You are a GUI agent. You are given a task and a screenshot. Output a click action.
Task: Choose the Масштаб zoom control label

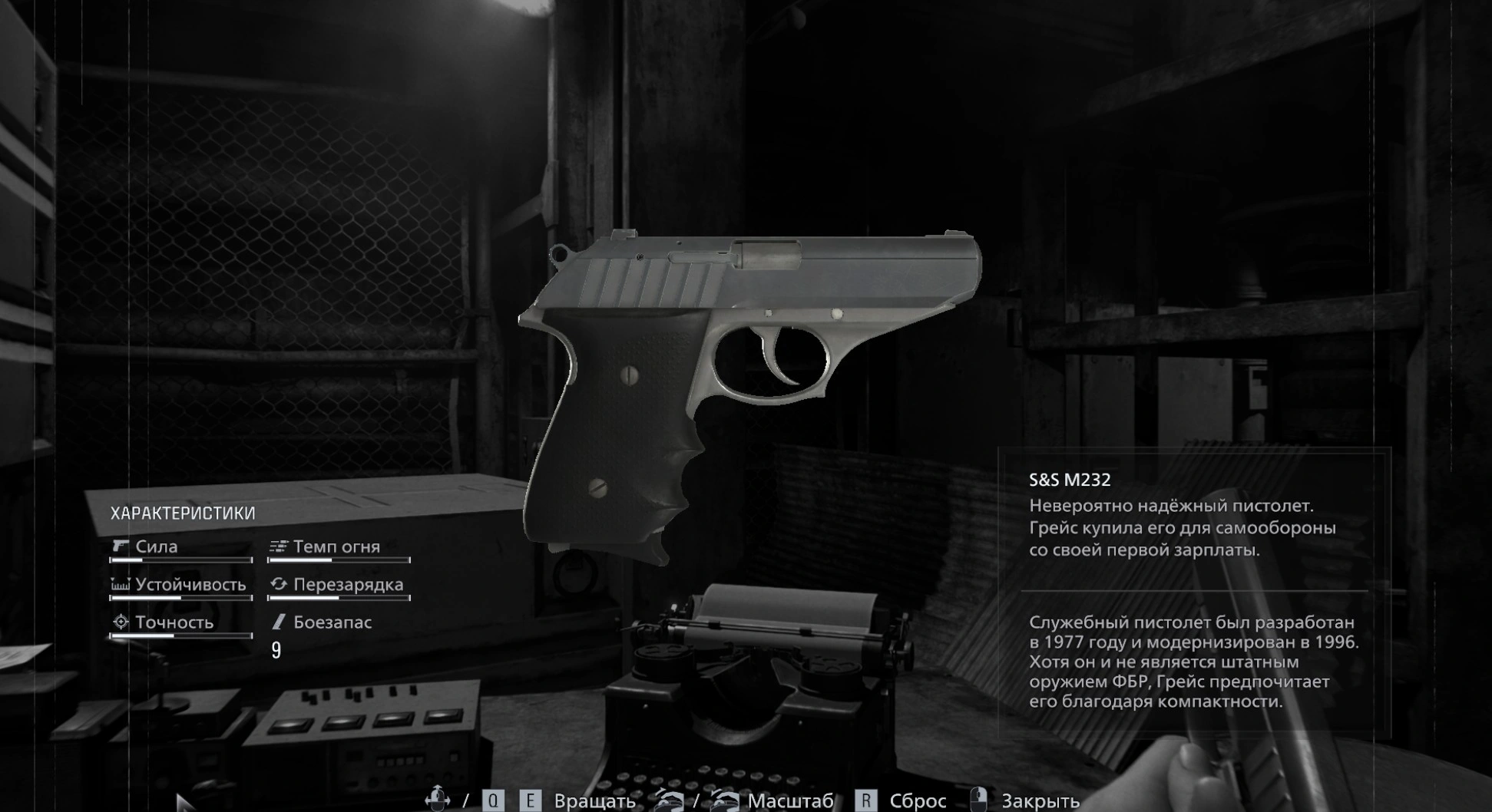[790, 801]
